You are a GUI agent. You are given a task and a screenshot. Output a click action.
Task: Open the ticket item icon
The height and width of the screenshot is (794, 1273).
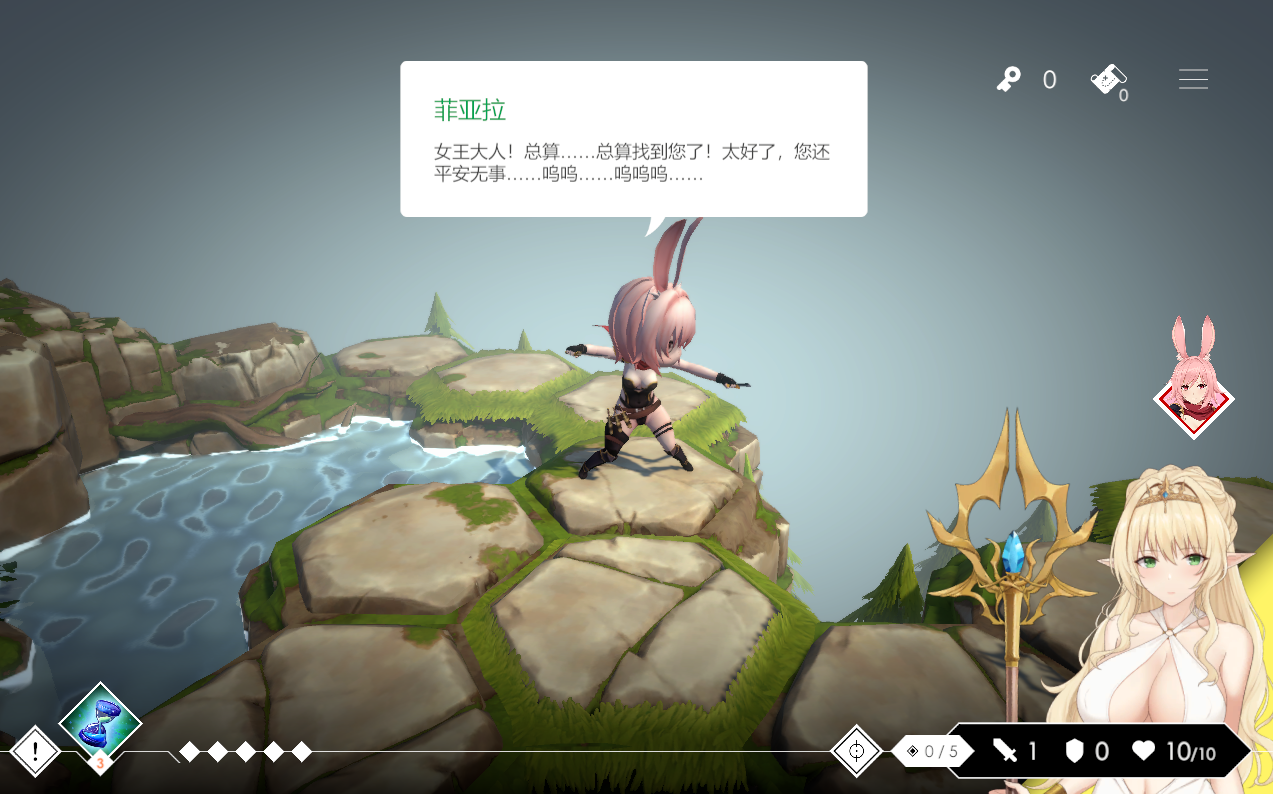[1108, 79]
